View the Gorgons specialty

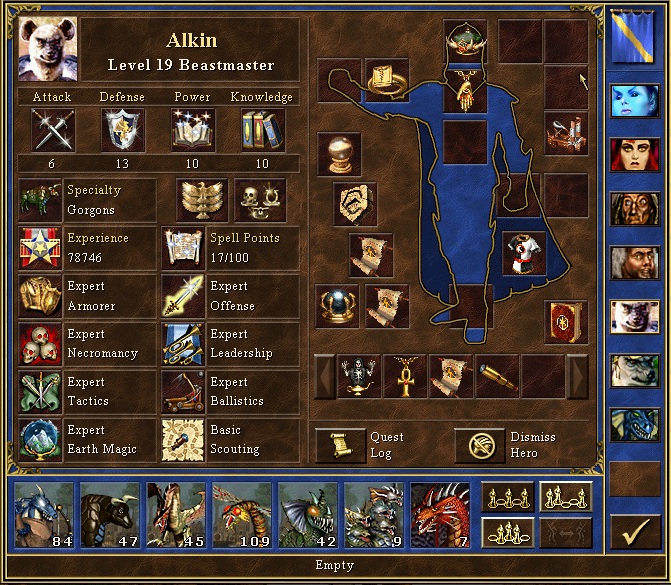pyautogui.click(x=40, y=199)
